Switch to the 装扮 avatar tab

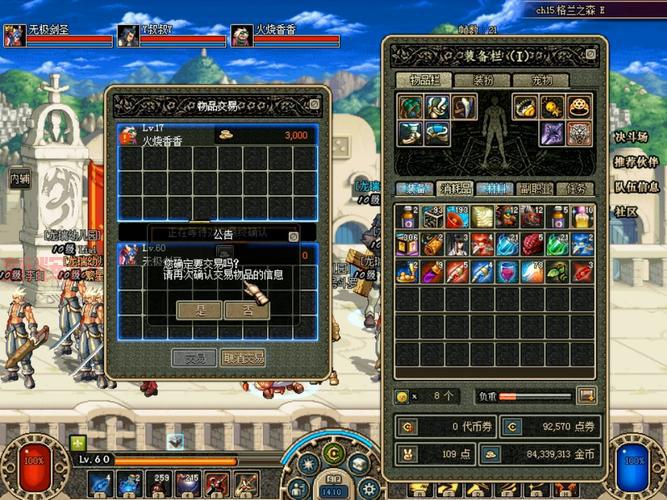click(x=483, y=80)
